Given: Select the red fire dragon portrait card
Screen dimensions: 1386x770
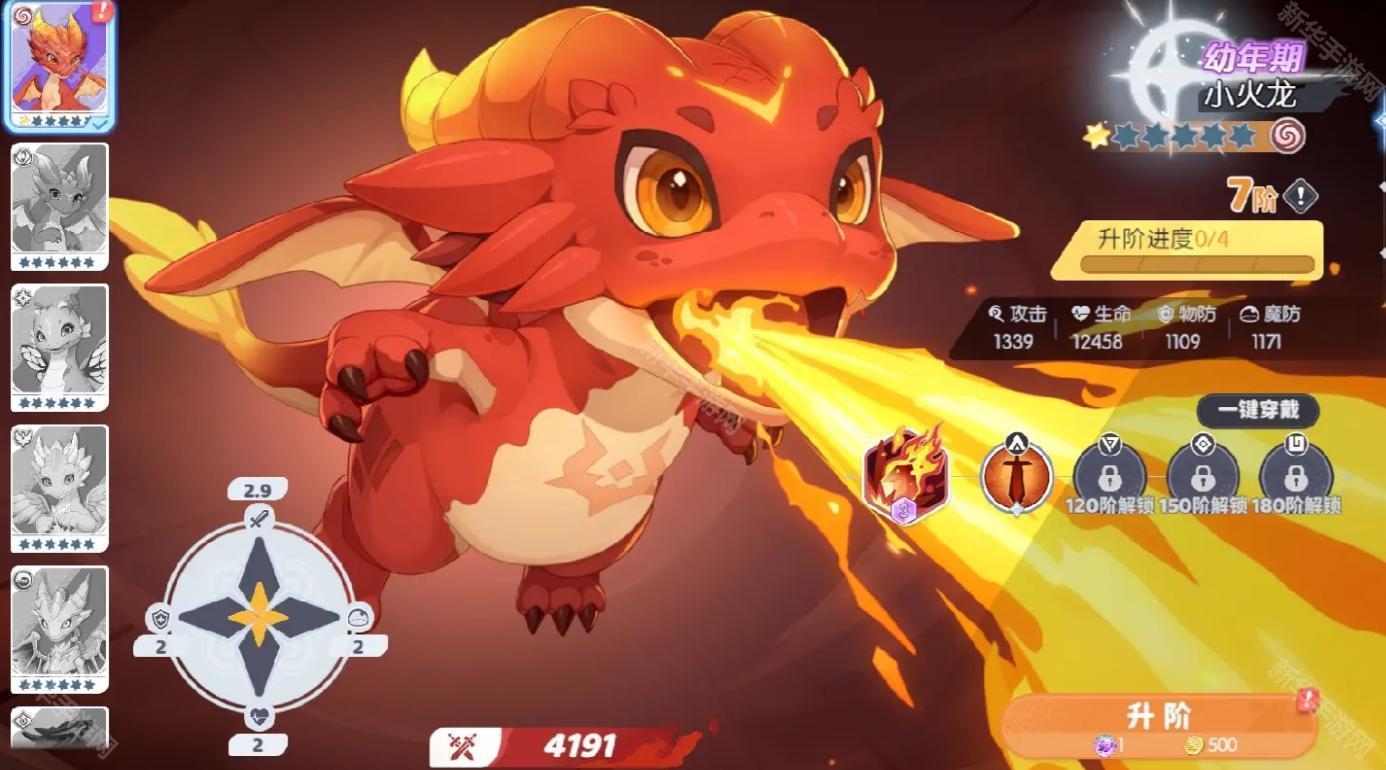Looking at the screenshot, I should (x=59, y=66).
